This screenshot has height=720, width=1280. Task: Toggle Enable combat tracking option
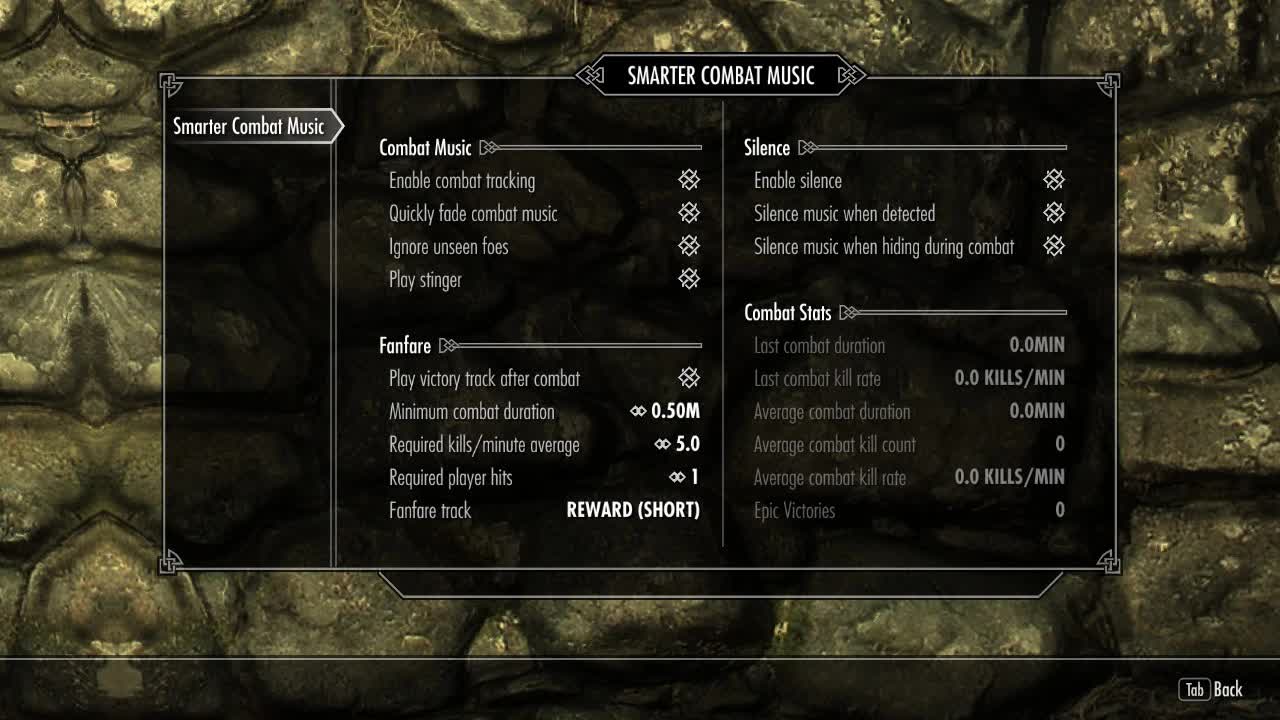point(689,180)
